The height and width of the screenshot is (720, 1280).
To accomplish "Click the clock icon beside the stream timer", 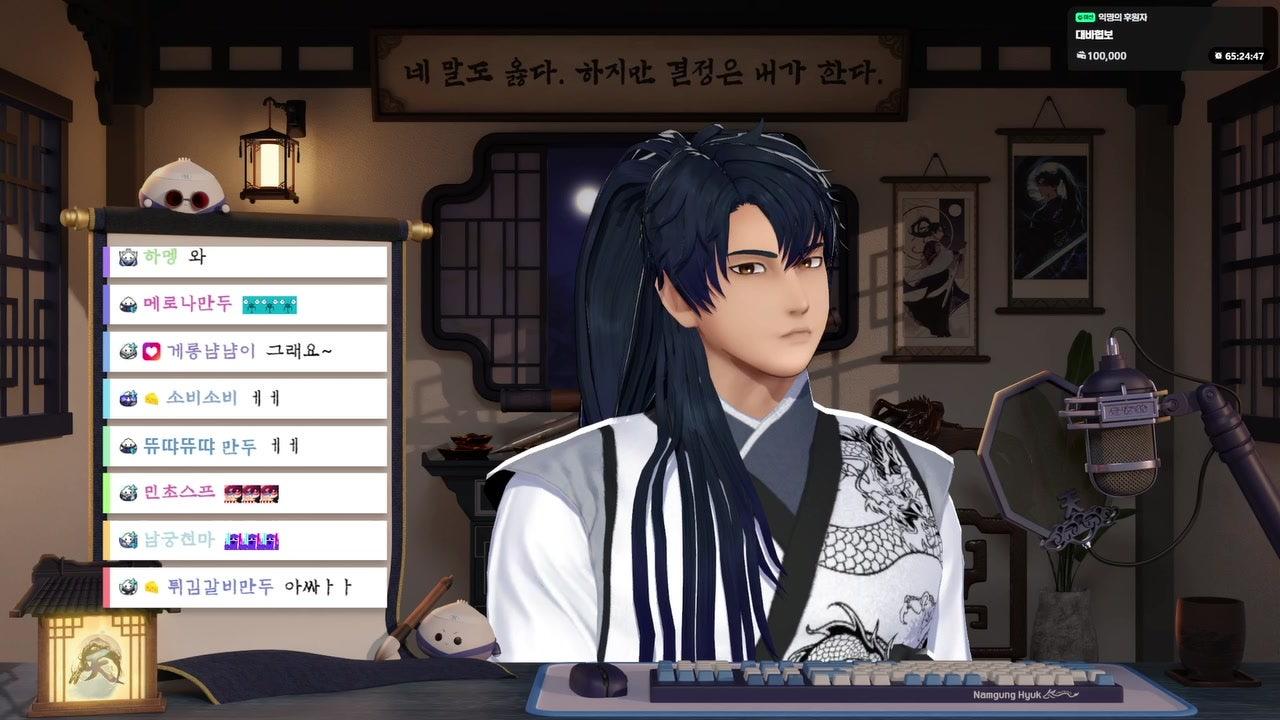I will [1218, 56].
